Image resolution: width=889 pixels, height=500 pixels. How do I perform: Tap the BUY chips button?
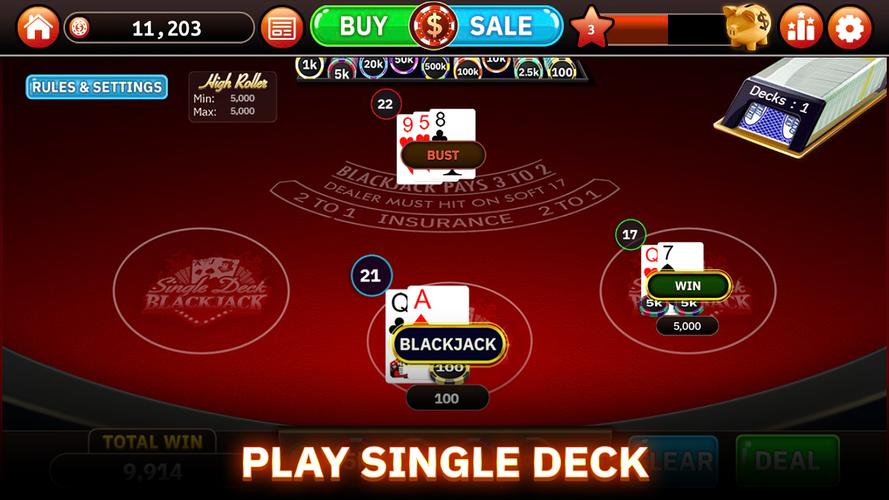point(361,26)
